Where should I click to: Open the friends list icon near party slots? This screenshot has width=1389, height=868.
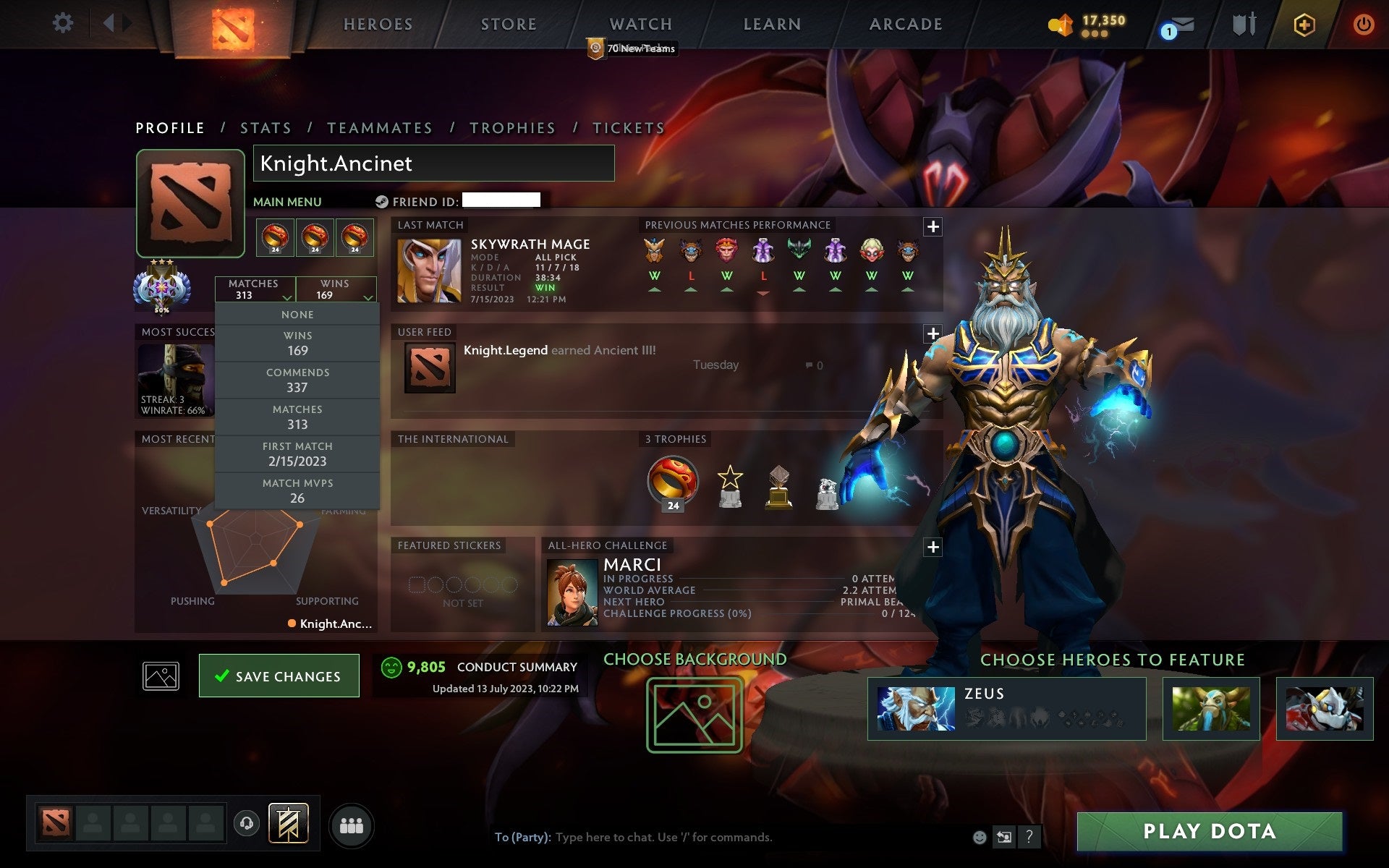[351, 825]
